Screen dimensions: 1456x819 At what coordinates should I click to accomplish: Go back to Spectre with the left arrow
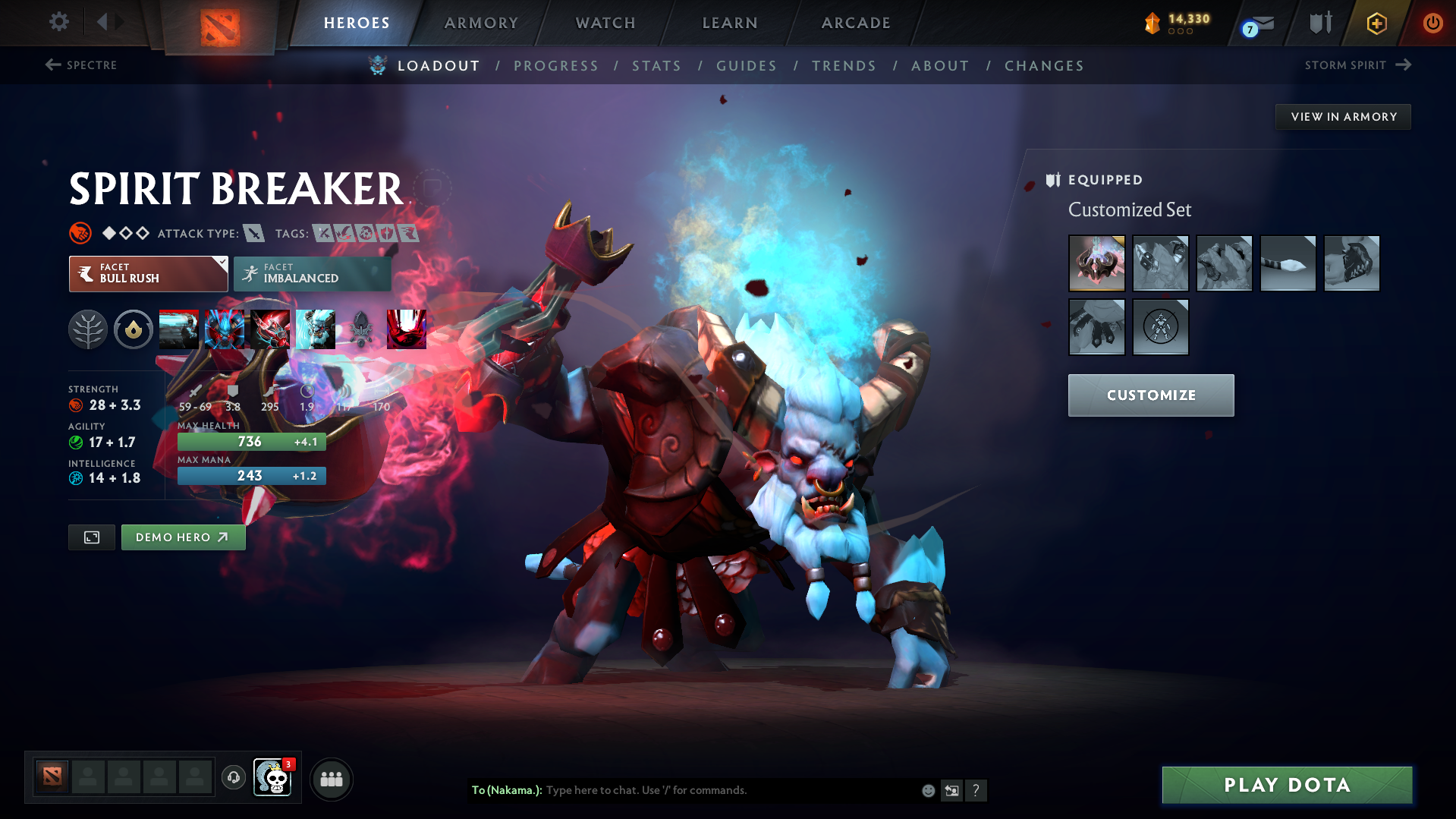click(x=50, y=65)
